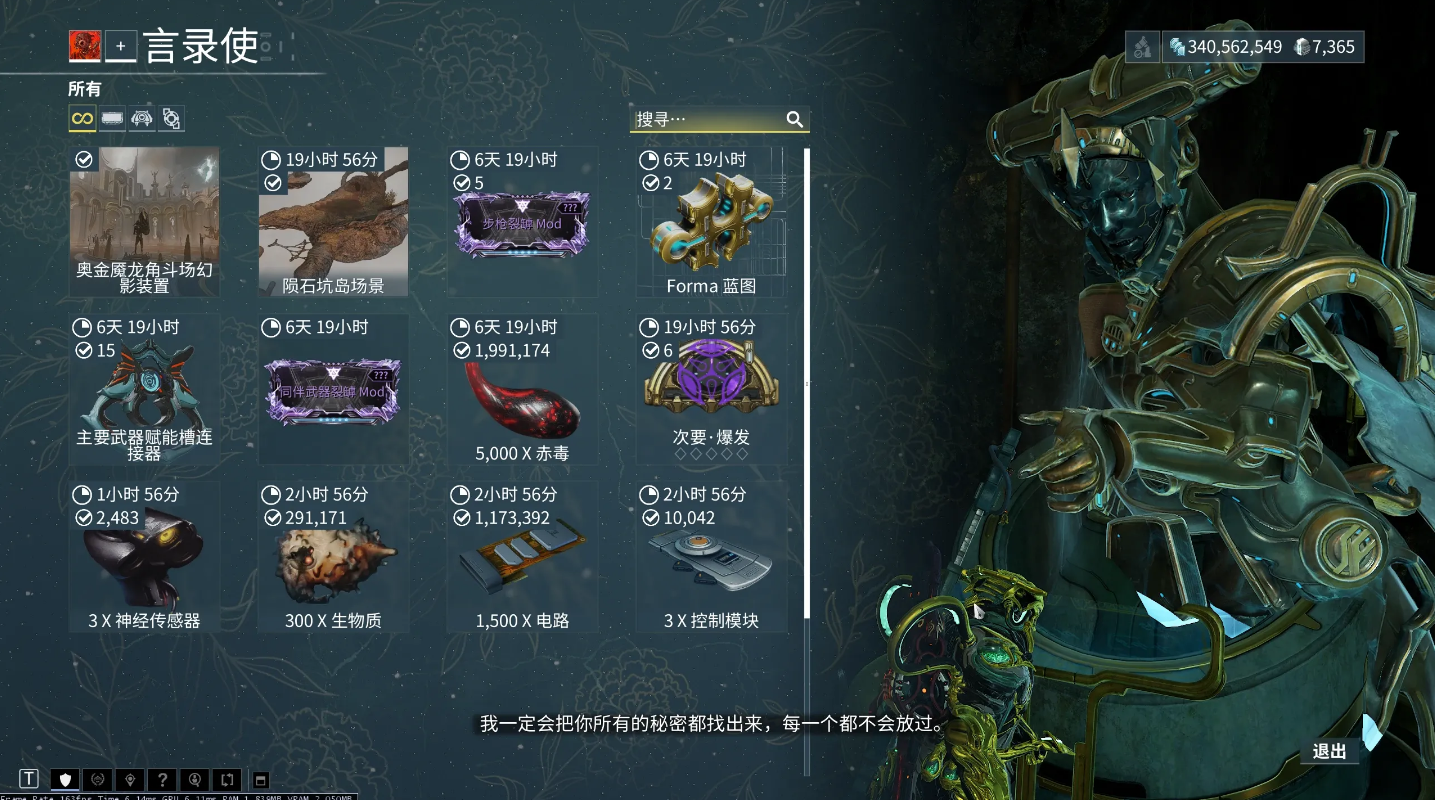Toggle the checkmark on Forma 蓝图 item

click(x=651, y=182)
